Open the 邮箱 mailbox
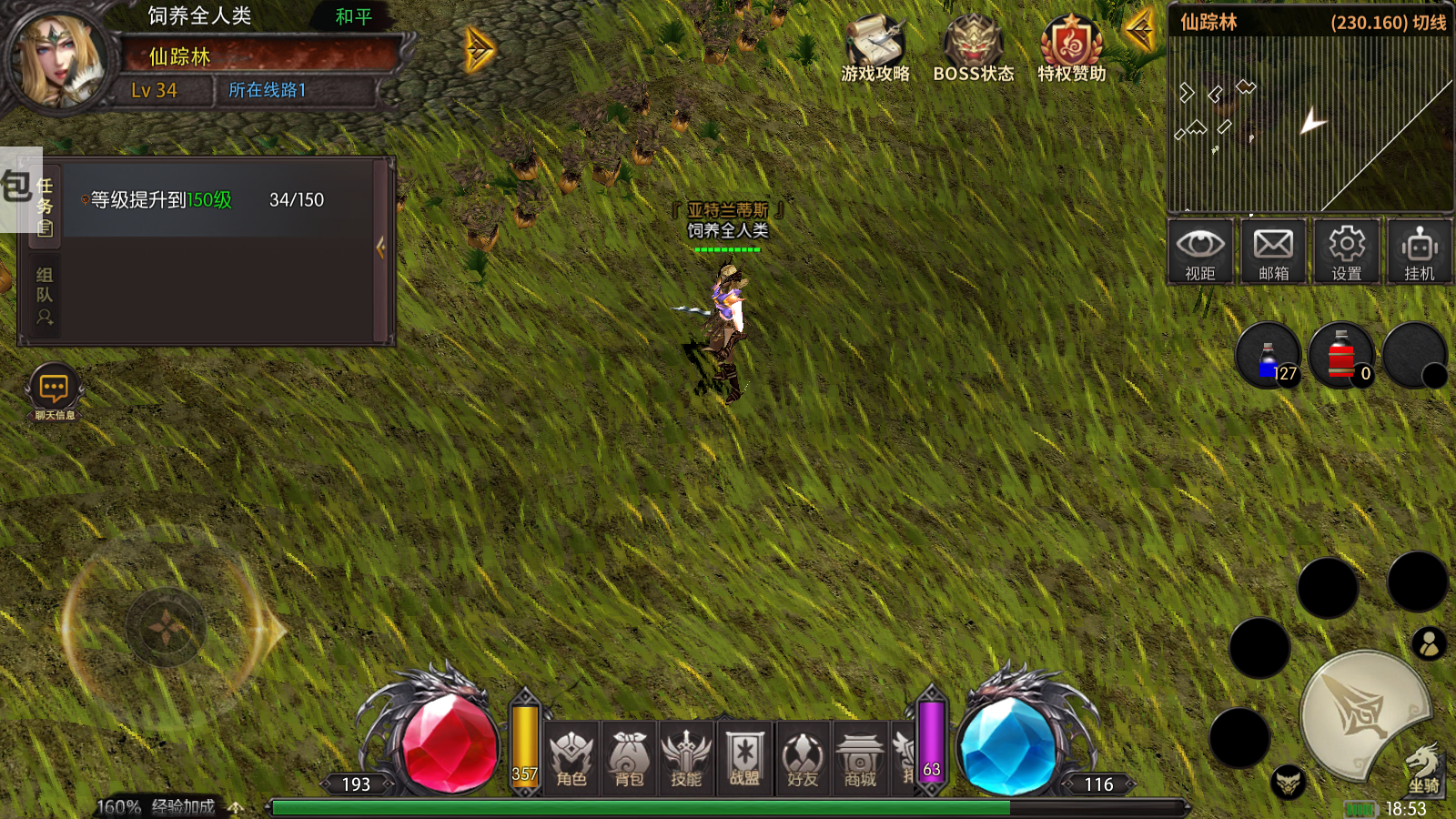This screenshot has height=819, width=1456. tap(1273, 252)
